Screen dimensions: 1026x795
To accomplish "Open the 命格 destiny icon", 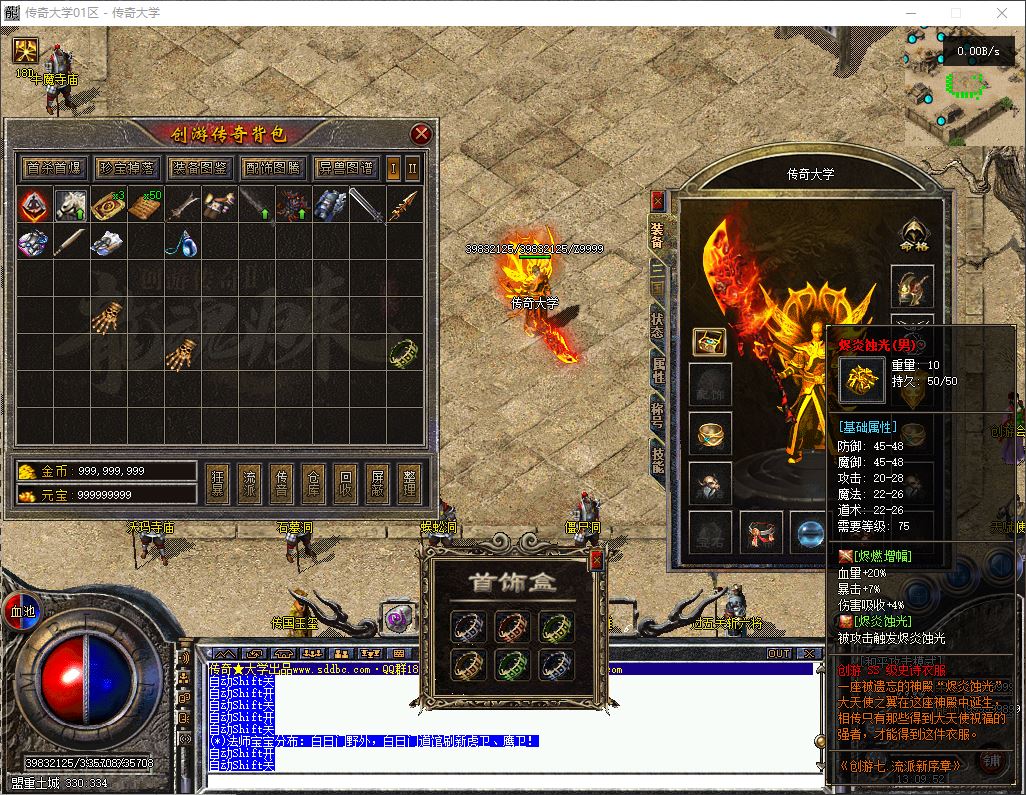I will coord(911,236).
